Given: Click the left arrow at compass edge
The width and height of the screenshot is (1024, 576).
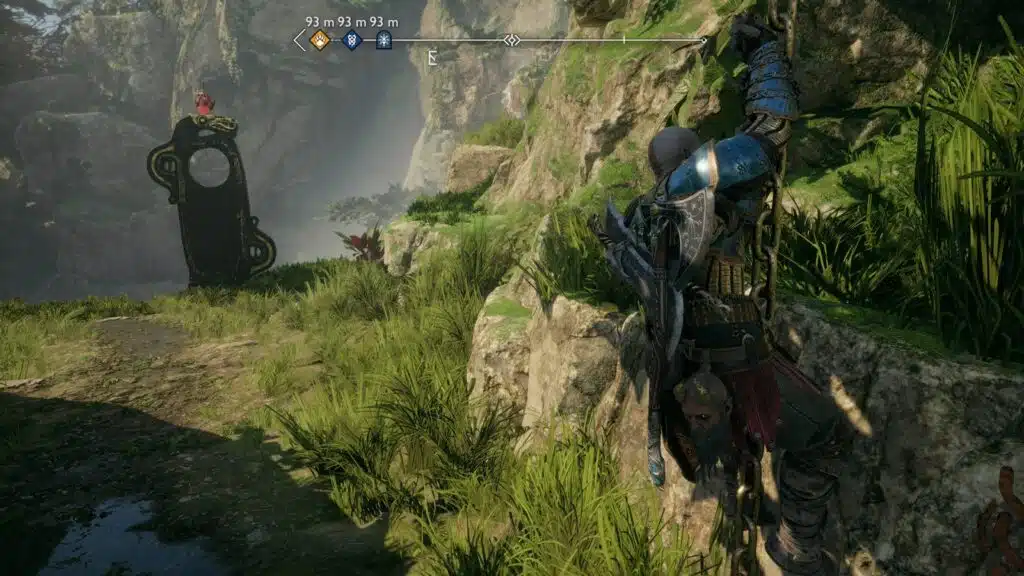Looking at the screenshot, I should 299,40.
